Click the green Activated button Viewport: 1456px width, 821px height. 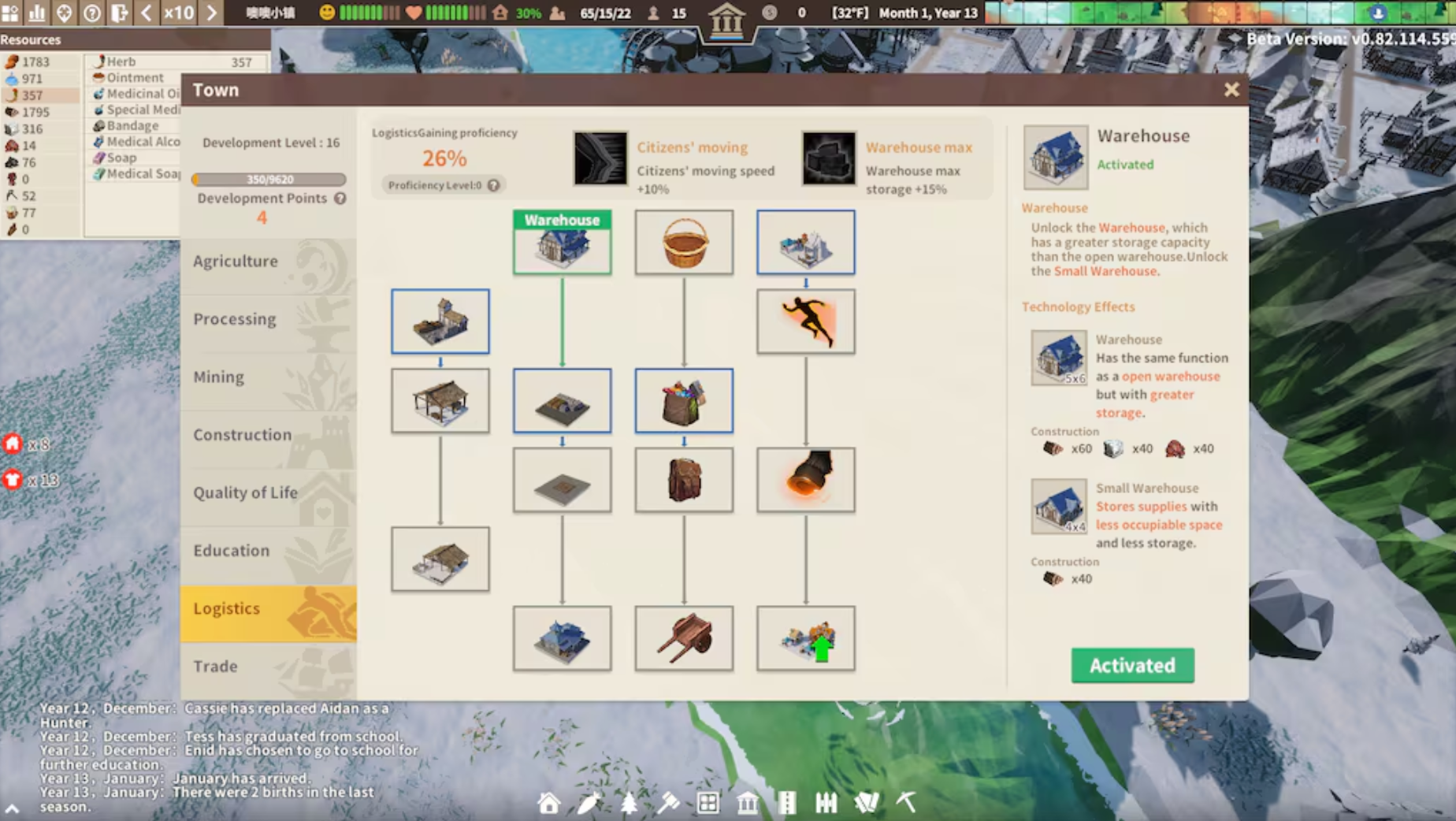pyautogui.click(x=1132, y=666)
